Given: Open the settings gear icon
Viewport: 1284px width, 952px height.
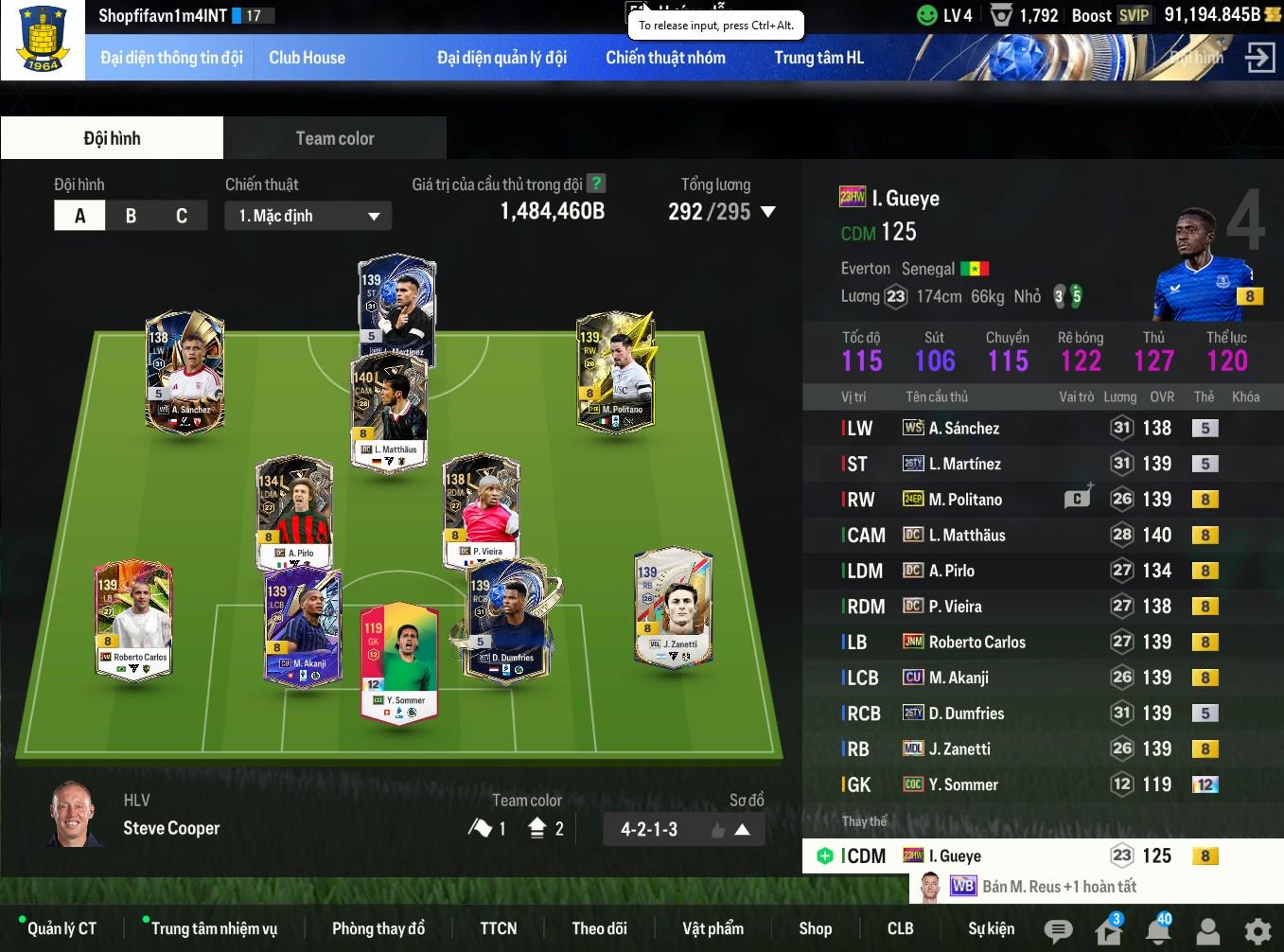Looking at the screenshot, I should pyautogui.click(x=1258, y=931).
